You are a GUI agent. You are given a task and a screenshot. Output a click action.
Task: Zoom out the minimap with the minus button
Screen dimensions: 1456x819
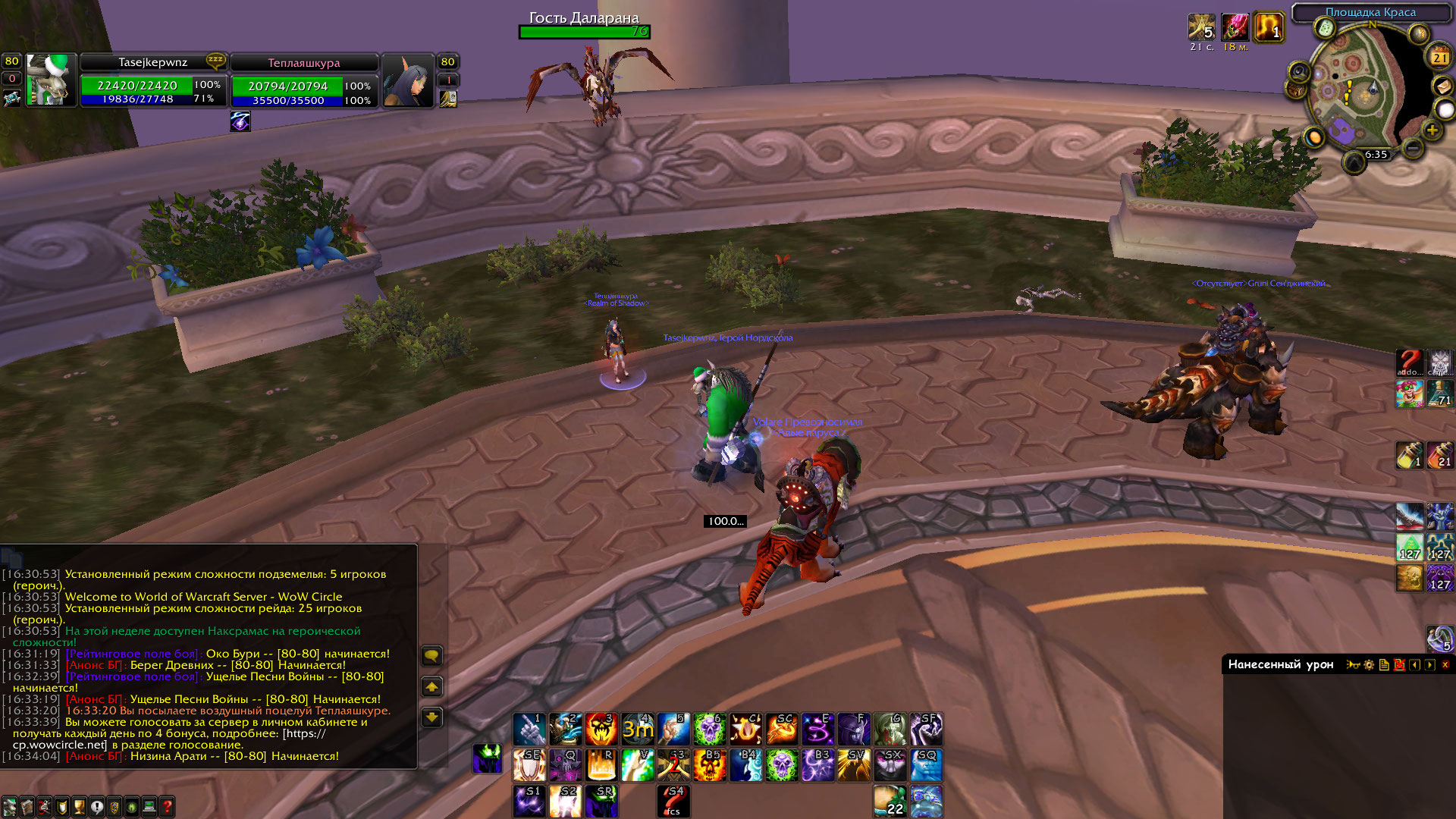(1412, 148)
